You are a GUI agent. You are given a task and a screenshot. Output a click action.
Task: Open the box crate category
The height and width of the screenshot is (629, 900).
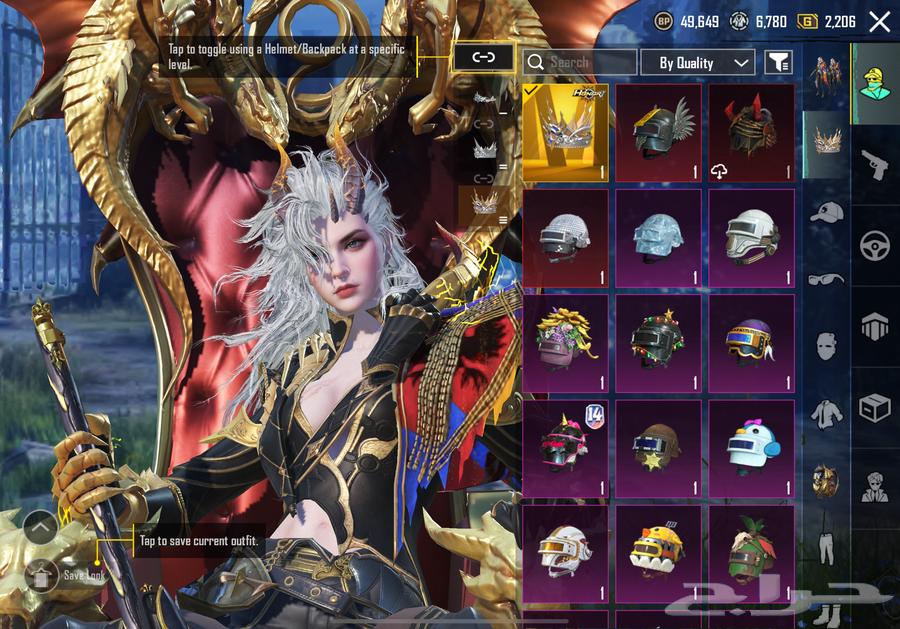[875, 407]
